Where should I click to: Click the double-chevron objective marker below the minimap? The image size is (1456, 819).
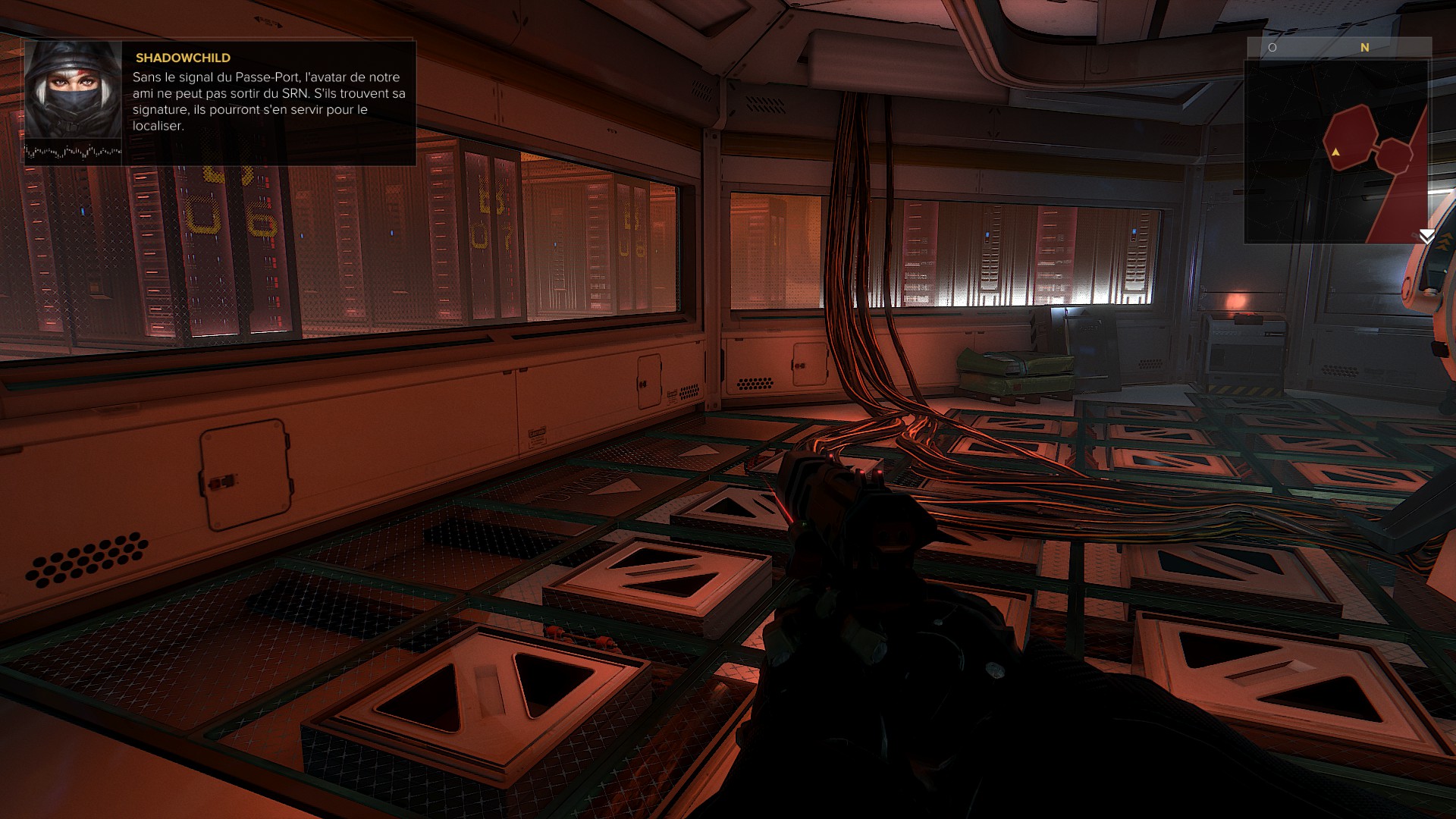[1429, 237]
